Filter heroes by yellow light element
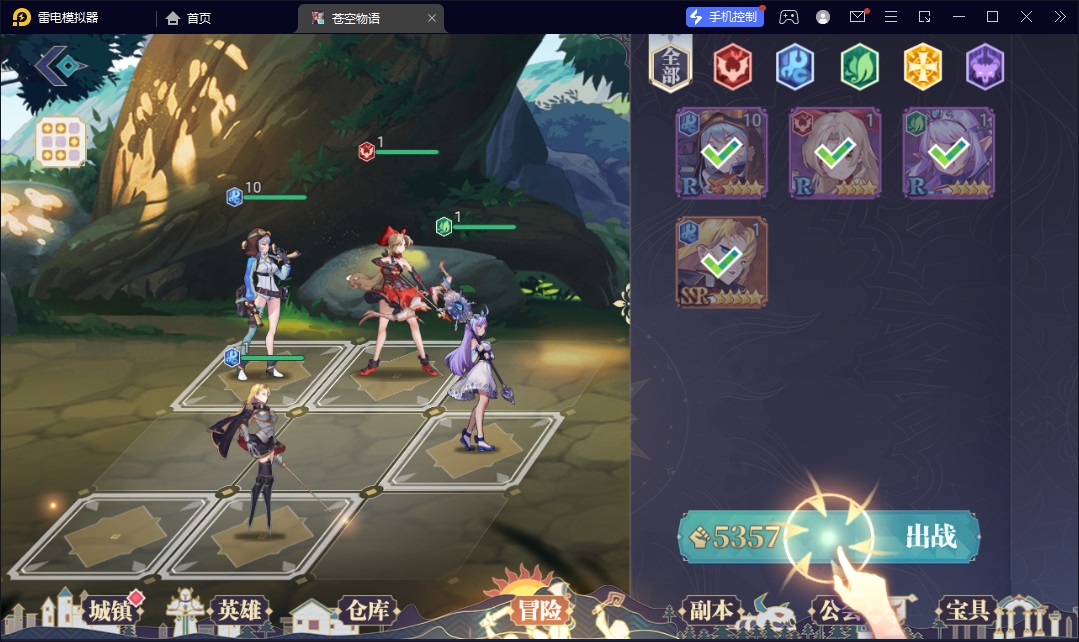 [922, 68]
